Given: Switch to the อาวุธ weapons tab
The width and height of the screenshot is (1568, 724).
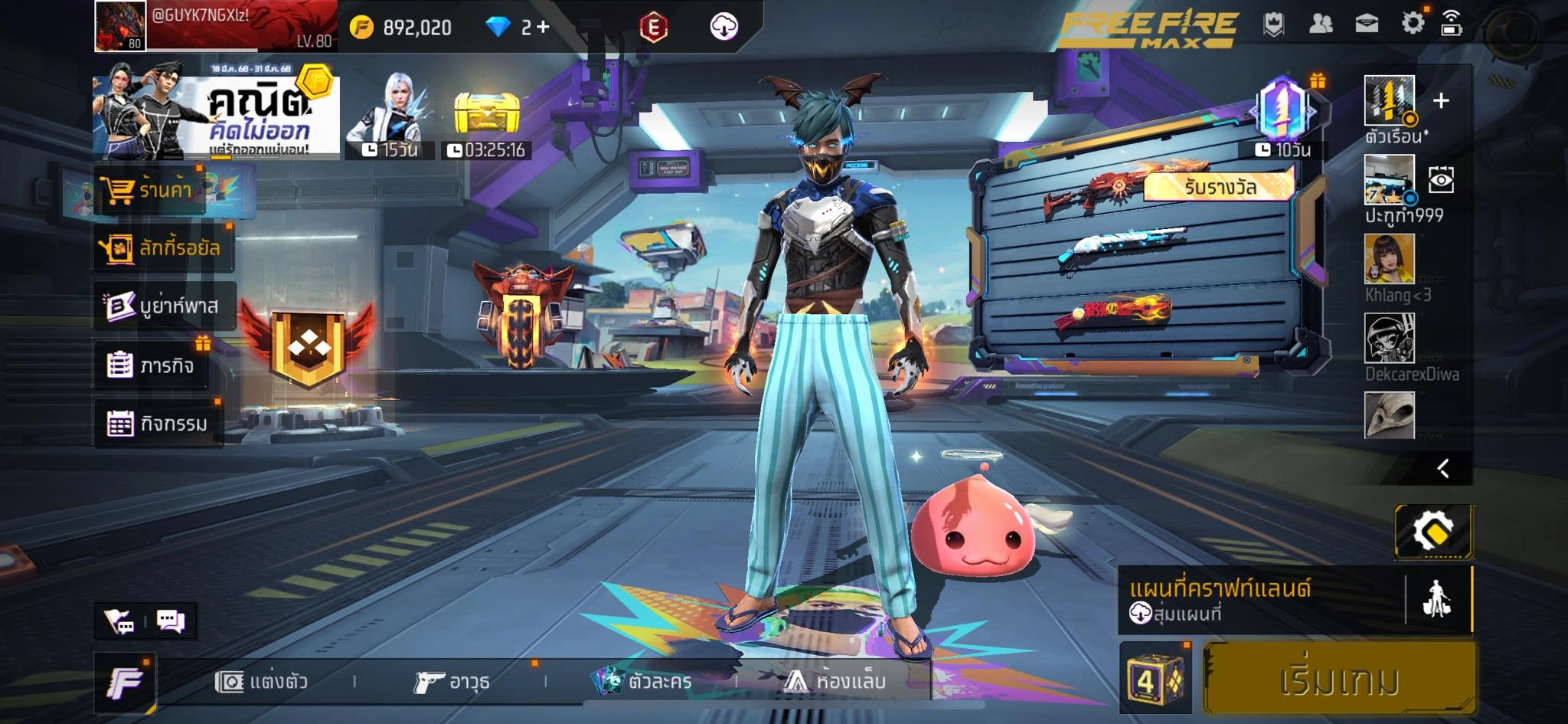Looking at the screenshot, I should pyautogui.click(x=452, y=681).
